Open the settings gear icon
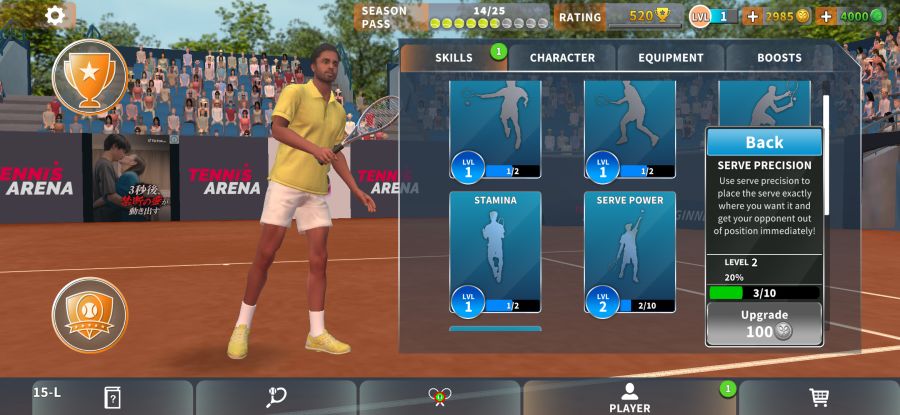900x415 pixels. [x=55, y=15]
